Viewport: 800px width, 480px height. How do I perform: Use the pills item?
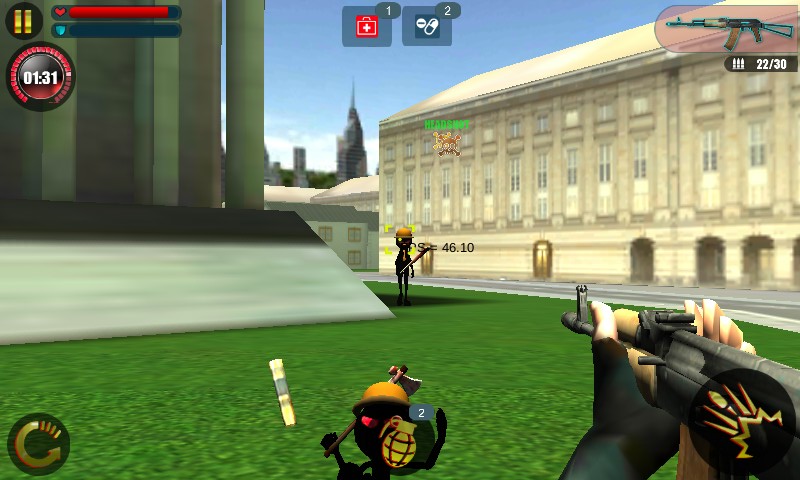426,26
